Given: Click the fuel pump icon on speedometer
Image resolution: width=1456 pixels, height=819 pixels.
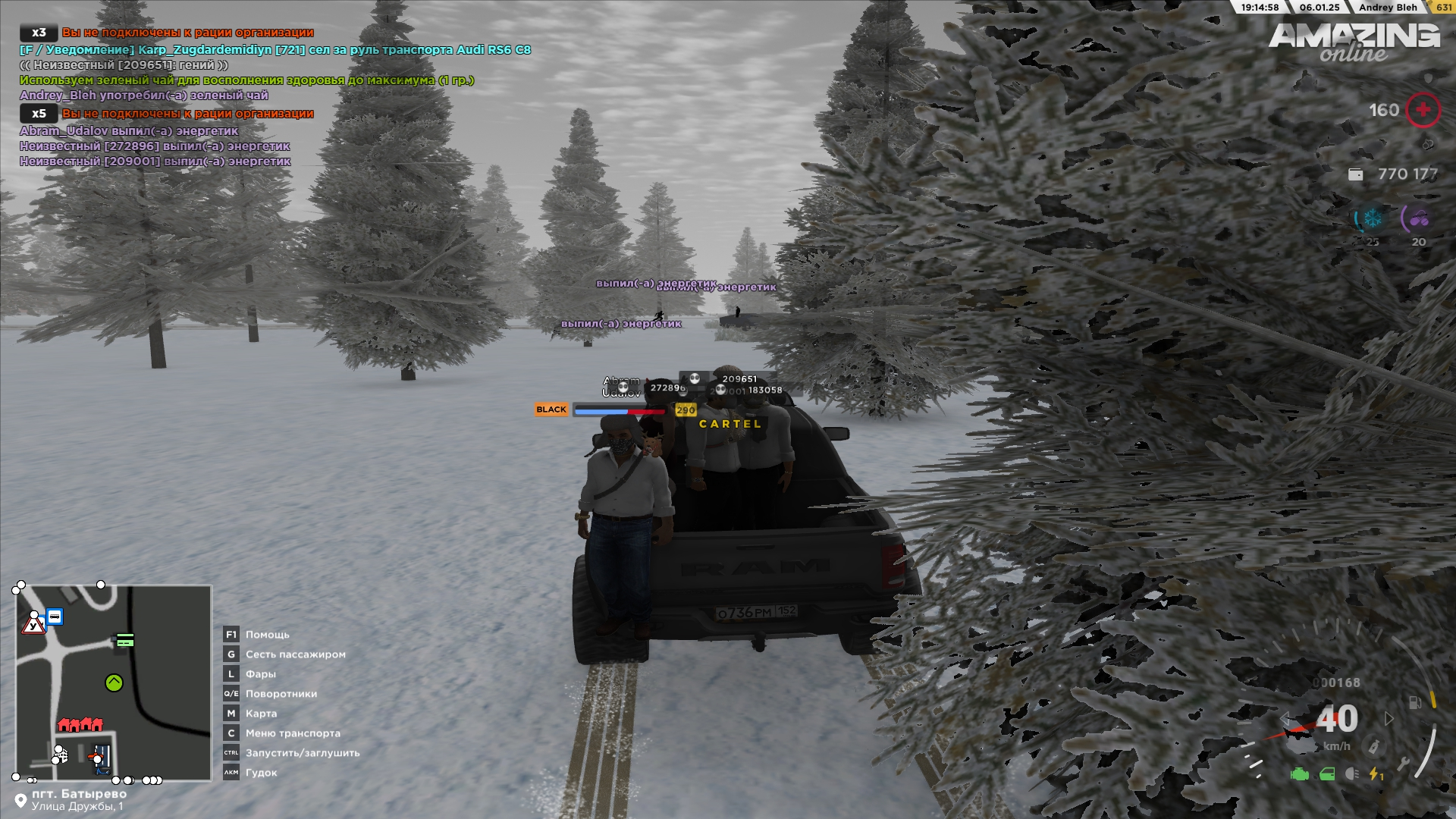Looking at the screenshot, I should [1415, 702].
